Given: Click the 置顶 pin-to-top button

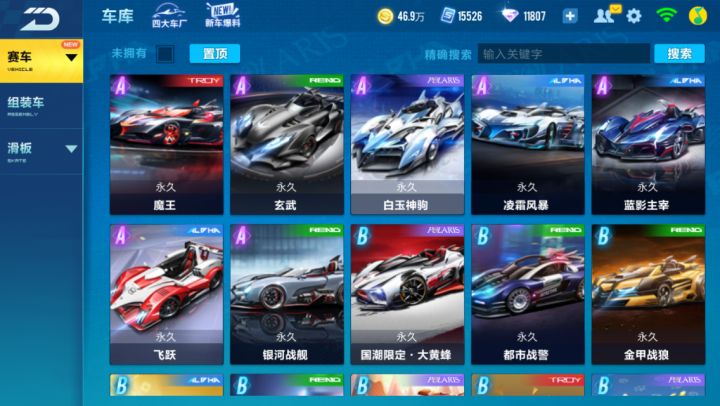Looking at the screenshot, I should [207, 54].
